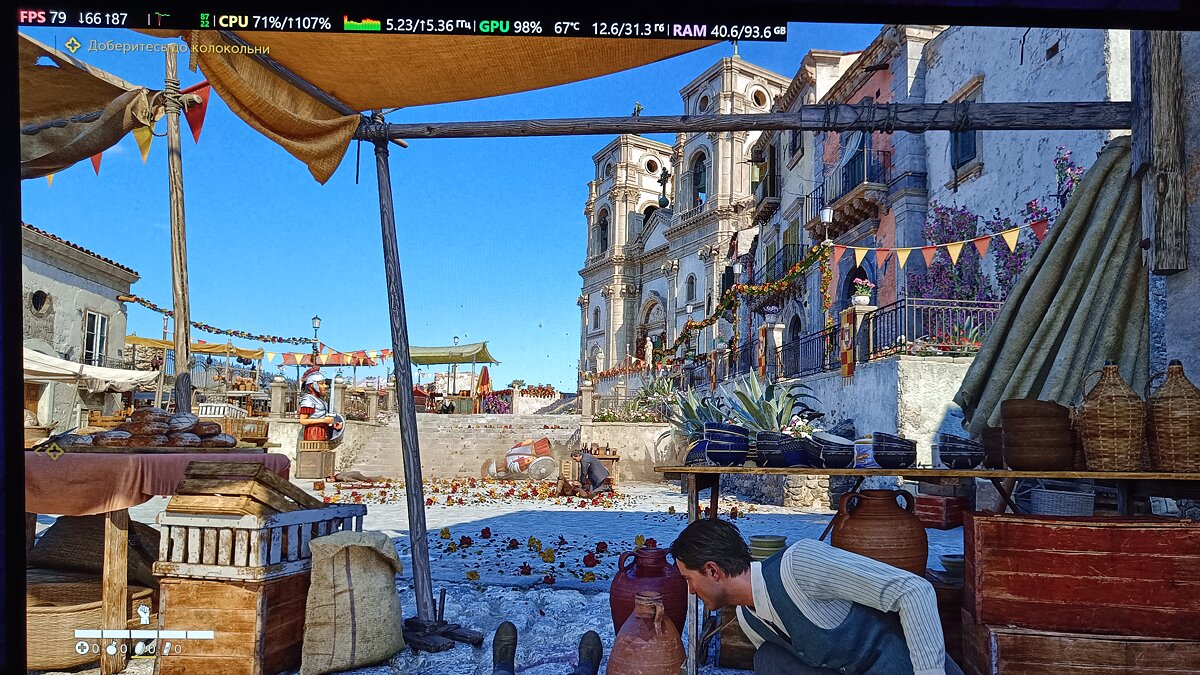The height and width of the screenshot is (675, 1200).
Task: Pick the coin item icon
Action: (139, 648)
